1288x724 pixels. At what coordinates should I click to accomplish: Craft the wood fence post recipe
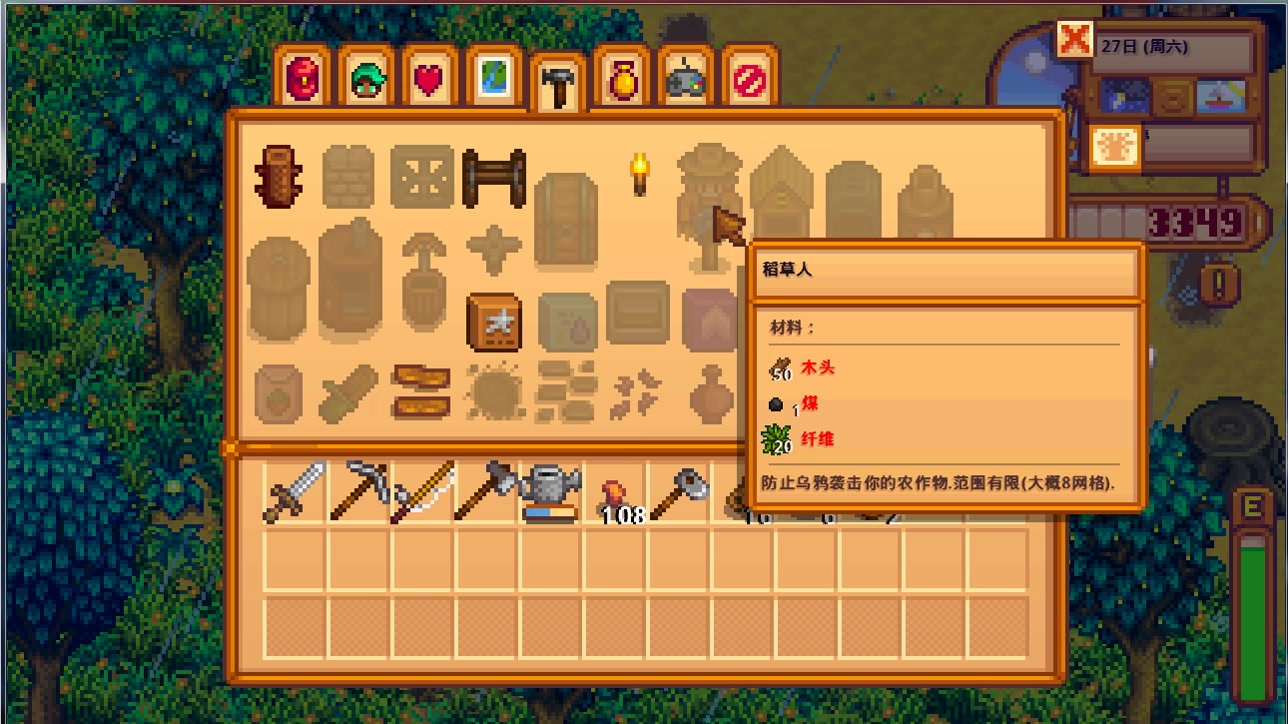279,177
